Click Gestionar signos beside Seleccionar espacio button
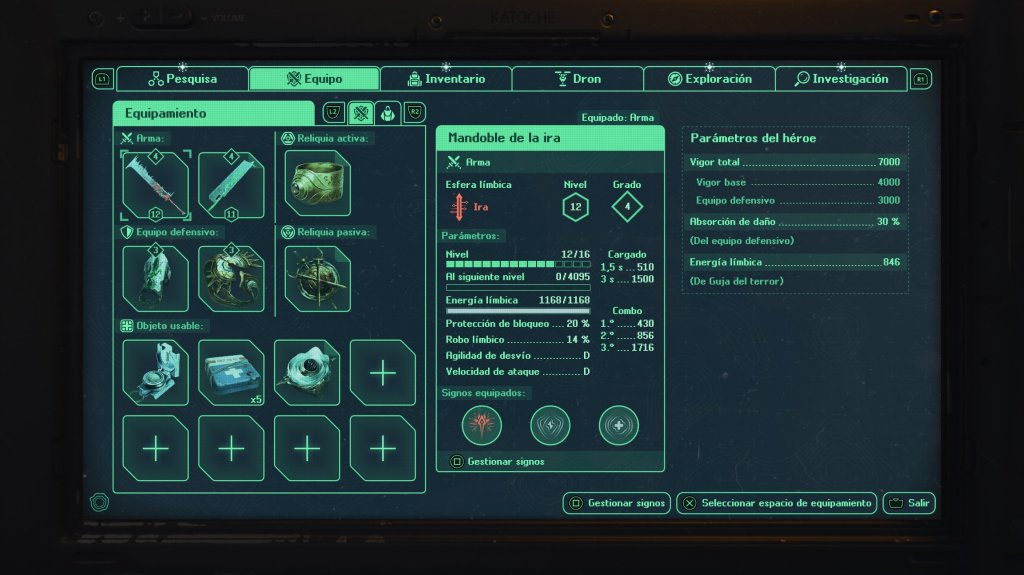 (x=616, y=503)
